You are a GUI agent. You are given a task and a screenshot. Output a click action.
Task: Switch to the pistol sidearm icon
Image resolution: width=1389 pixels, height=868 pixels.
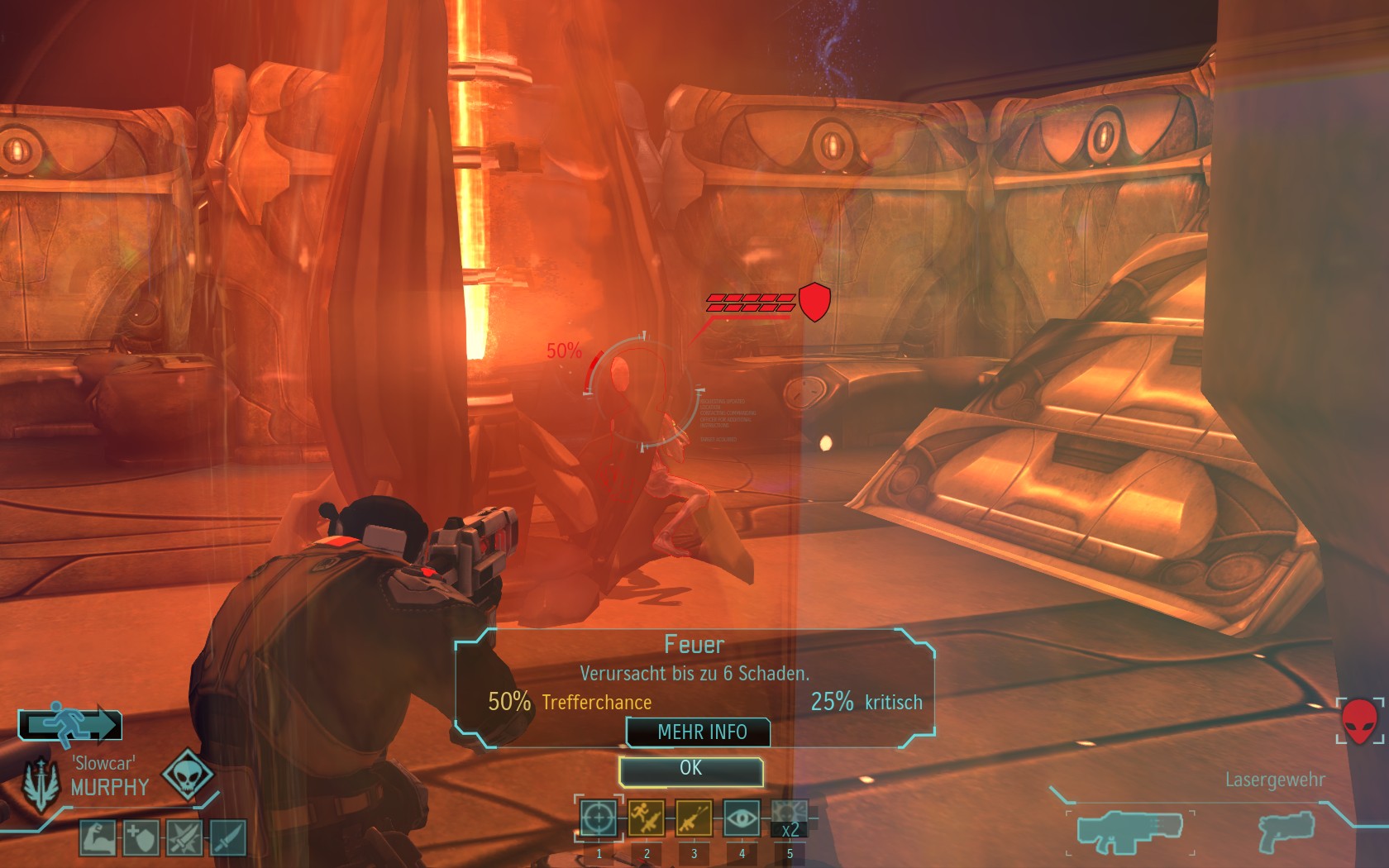[1285, 831]
